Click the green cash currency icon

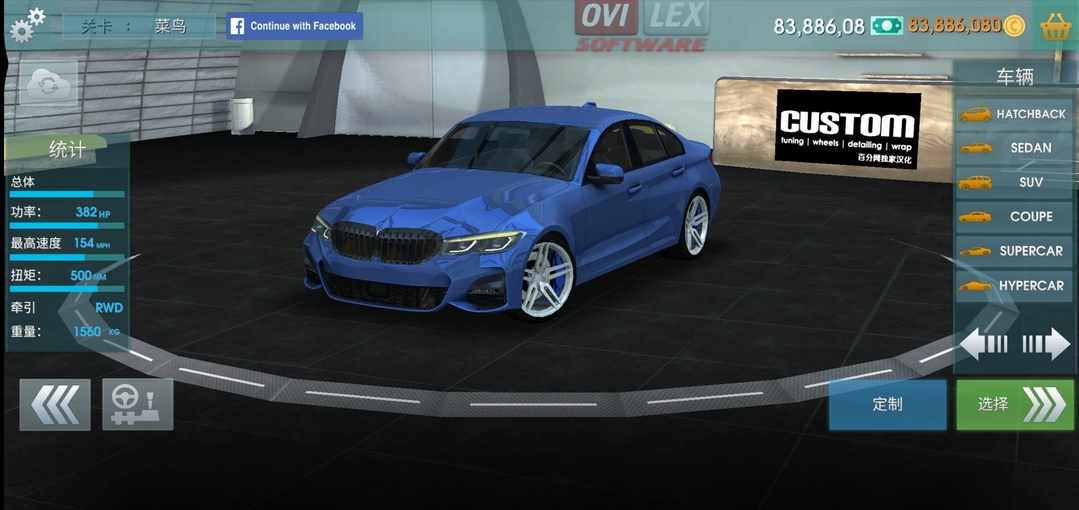[x=886, y=26]
